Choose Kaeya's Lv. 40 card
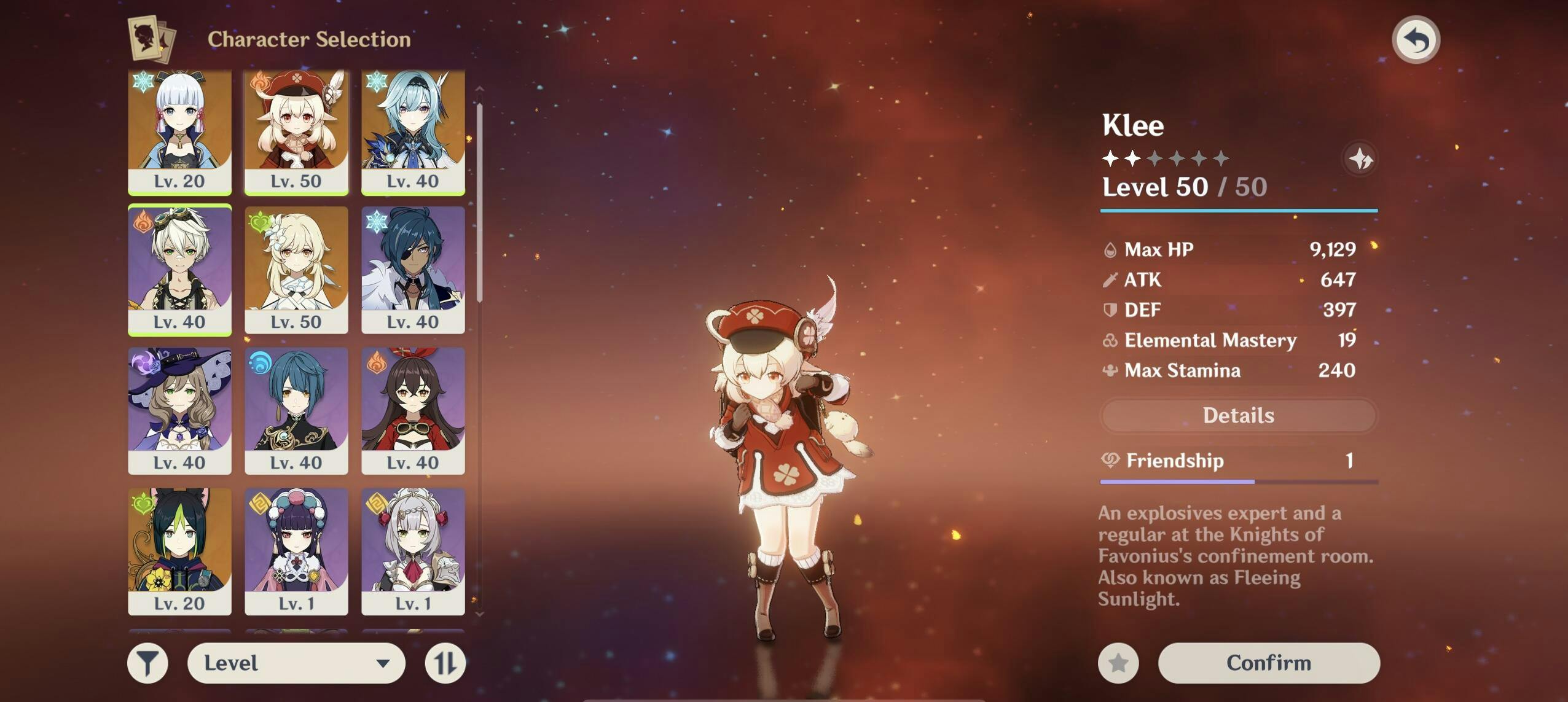Screen dimensions: 1568x702 pyautogui.click(x=413, y=270)
